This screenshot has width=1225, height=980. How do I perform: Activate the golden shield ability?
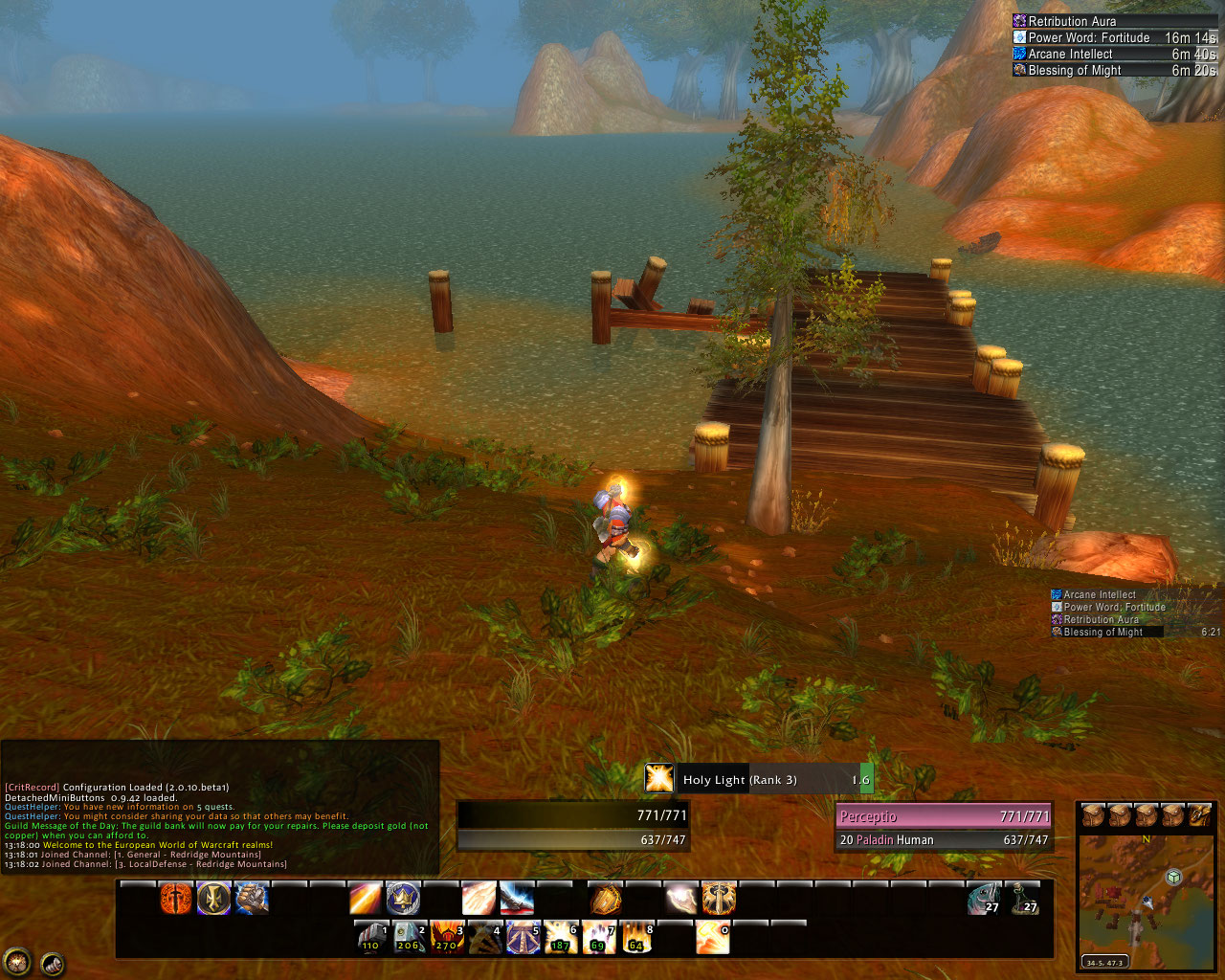coord(605,899)
